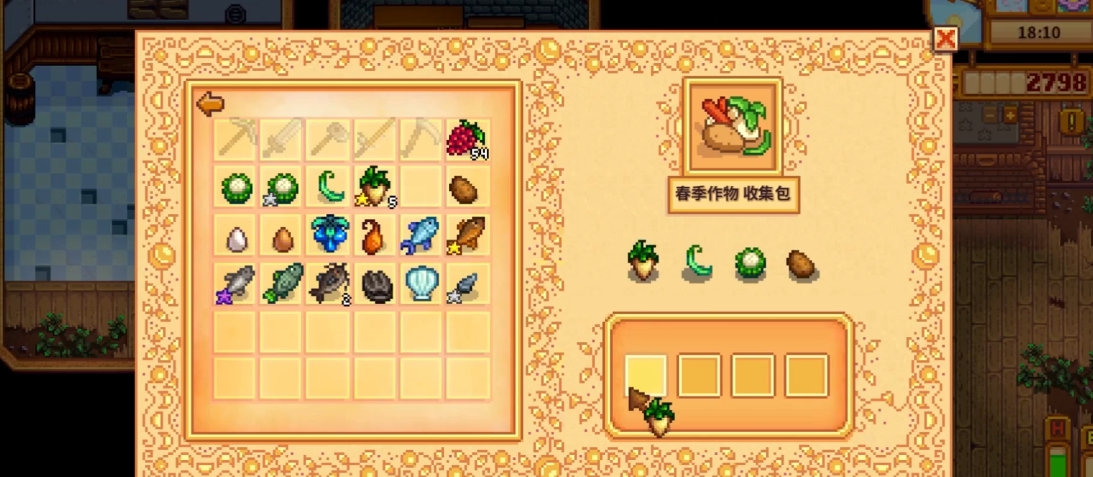This screenshot has width=1093, height=477.
Task: Pick the gray fish with purple star
Action: coord(236,284)
